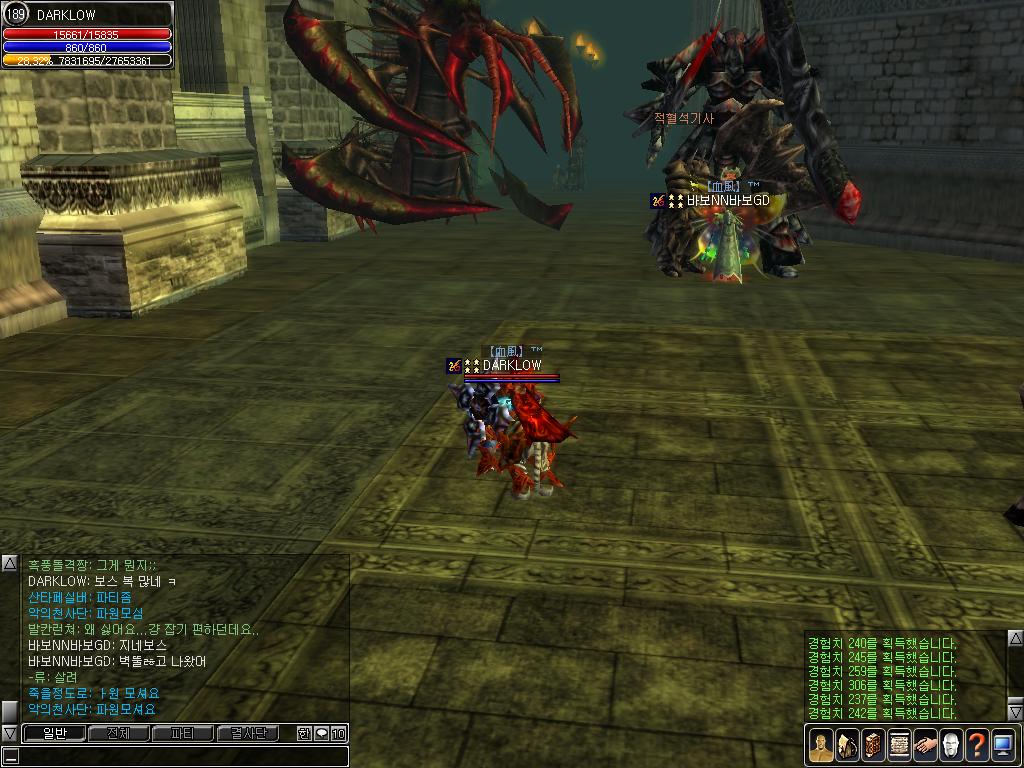Select the 파티 chat tab
The image size is (1024, 768).
pos(182,733)
